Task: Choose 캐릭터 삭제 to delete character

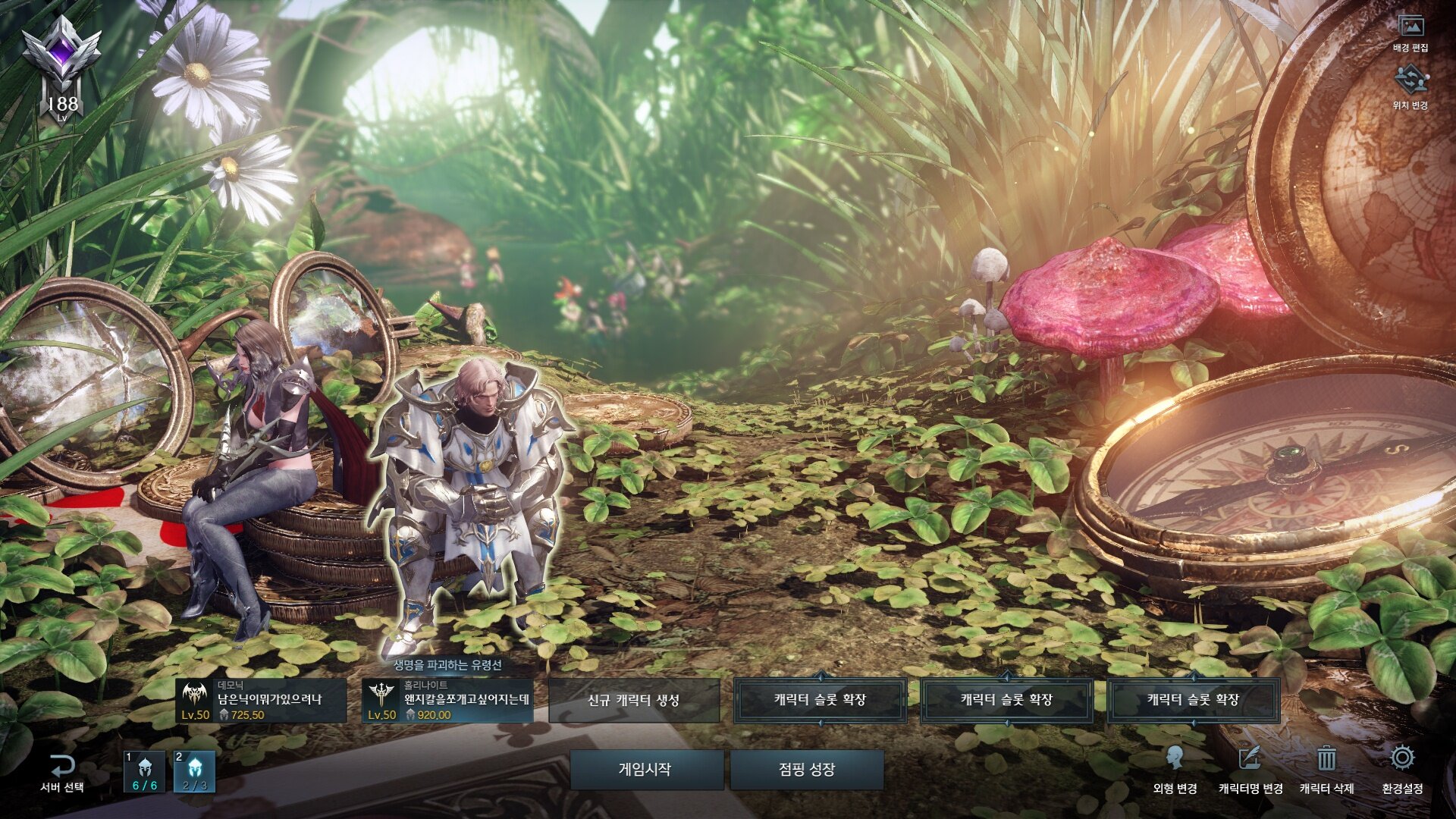Action: point(1326,769)
